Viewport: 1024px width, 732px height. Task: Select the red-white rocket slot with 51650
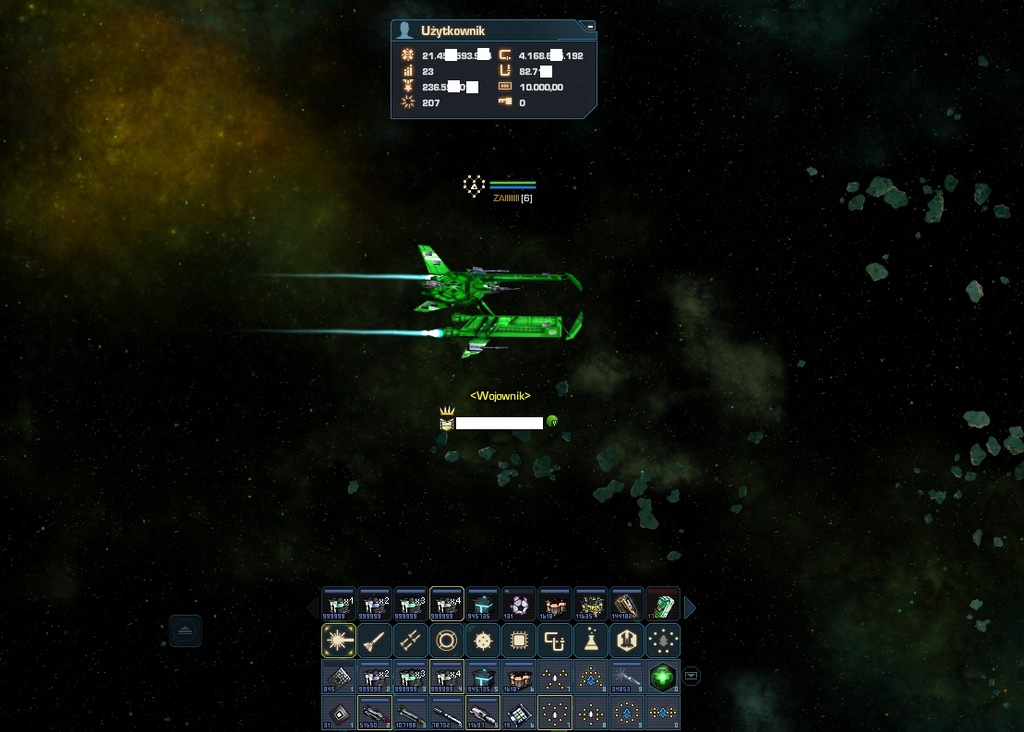tap(374, 713)
